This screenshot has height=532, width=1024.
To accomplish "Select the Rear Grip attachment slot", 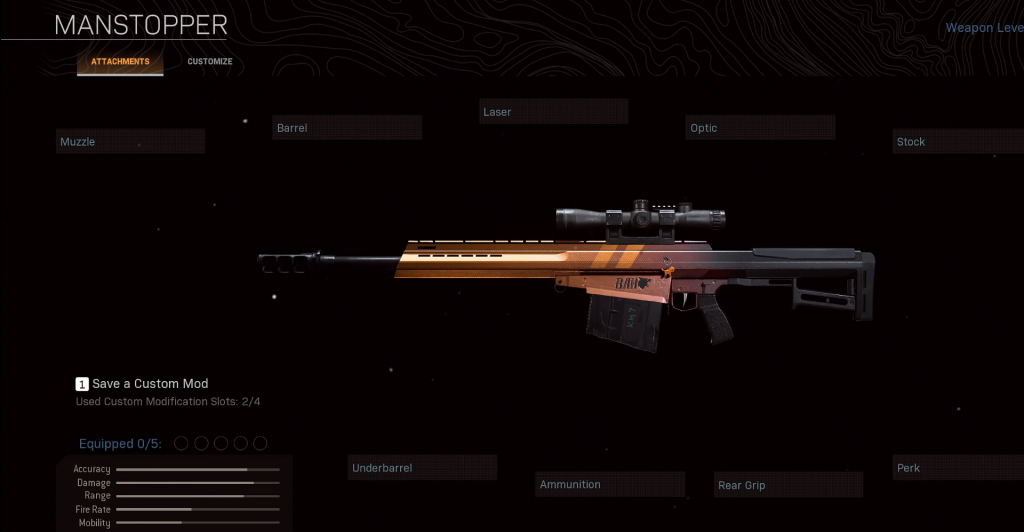I will click(788, 486).
